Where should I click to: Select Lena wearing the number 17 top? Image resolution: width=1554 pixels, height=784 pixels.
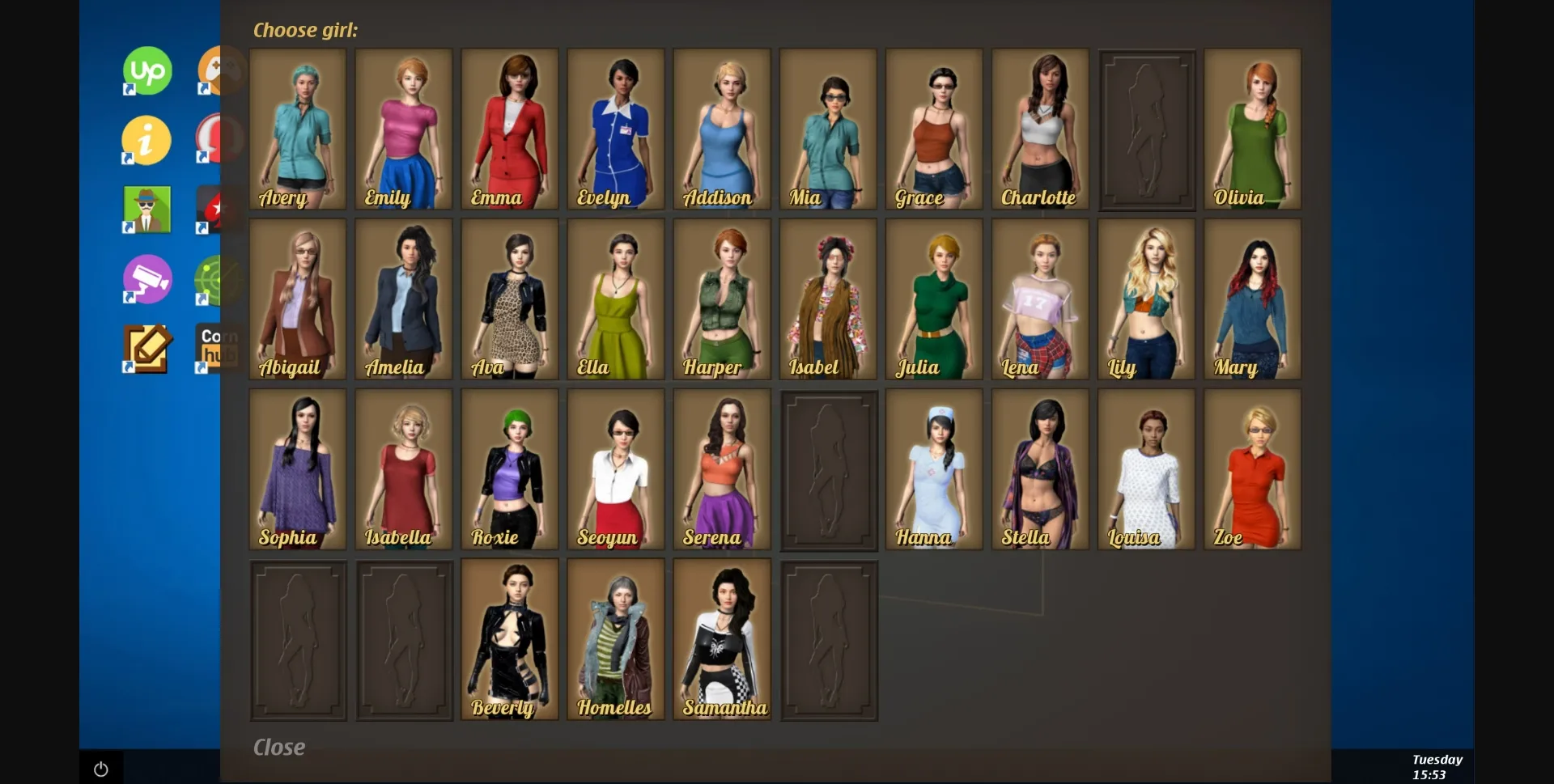pos(1039,299)
